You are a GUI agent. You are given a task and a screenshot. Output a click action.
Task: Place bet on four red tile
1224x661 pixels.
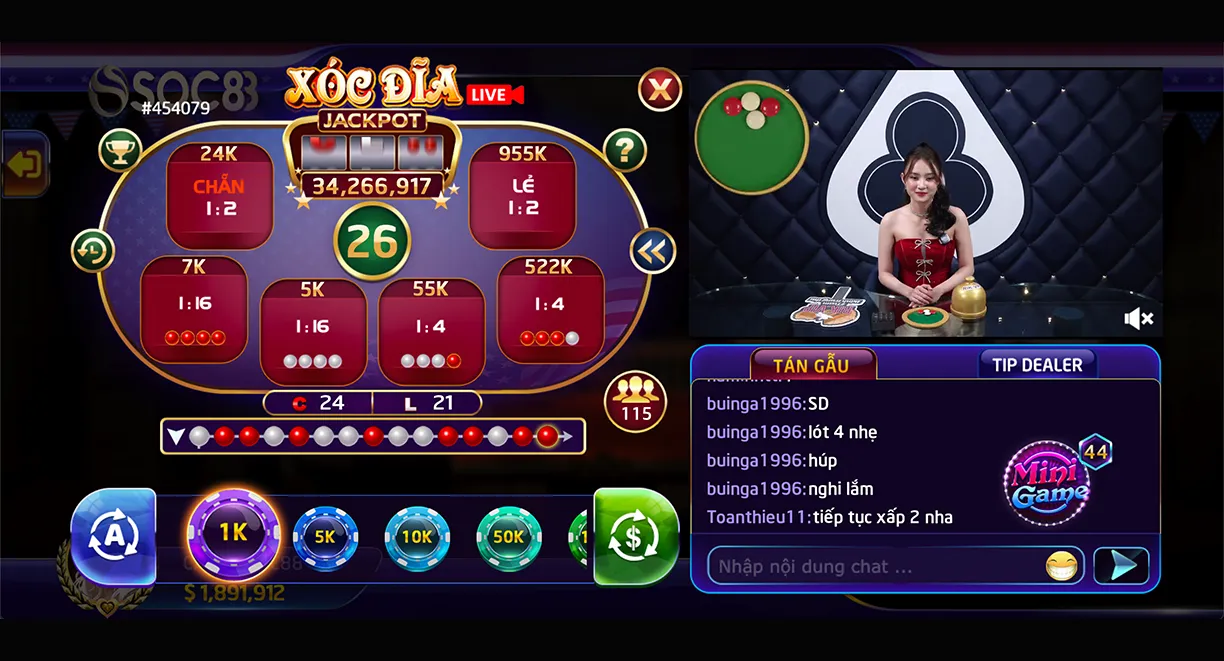click(x=194, y=310)
